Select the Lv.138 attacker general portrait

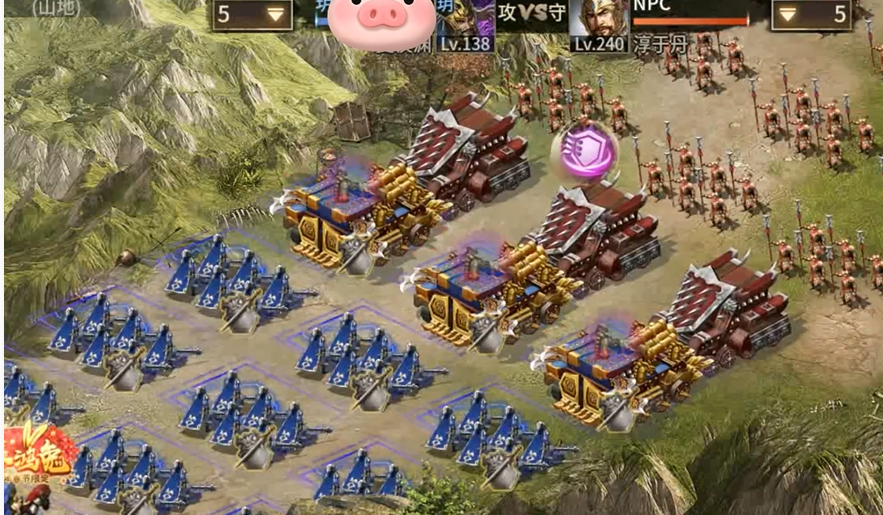coord(465,22)
